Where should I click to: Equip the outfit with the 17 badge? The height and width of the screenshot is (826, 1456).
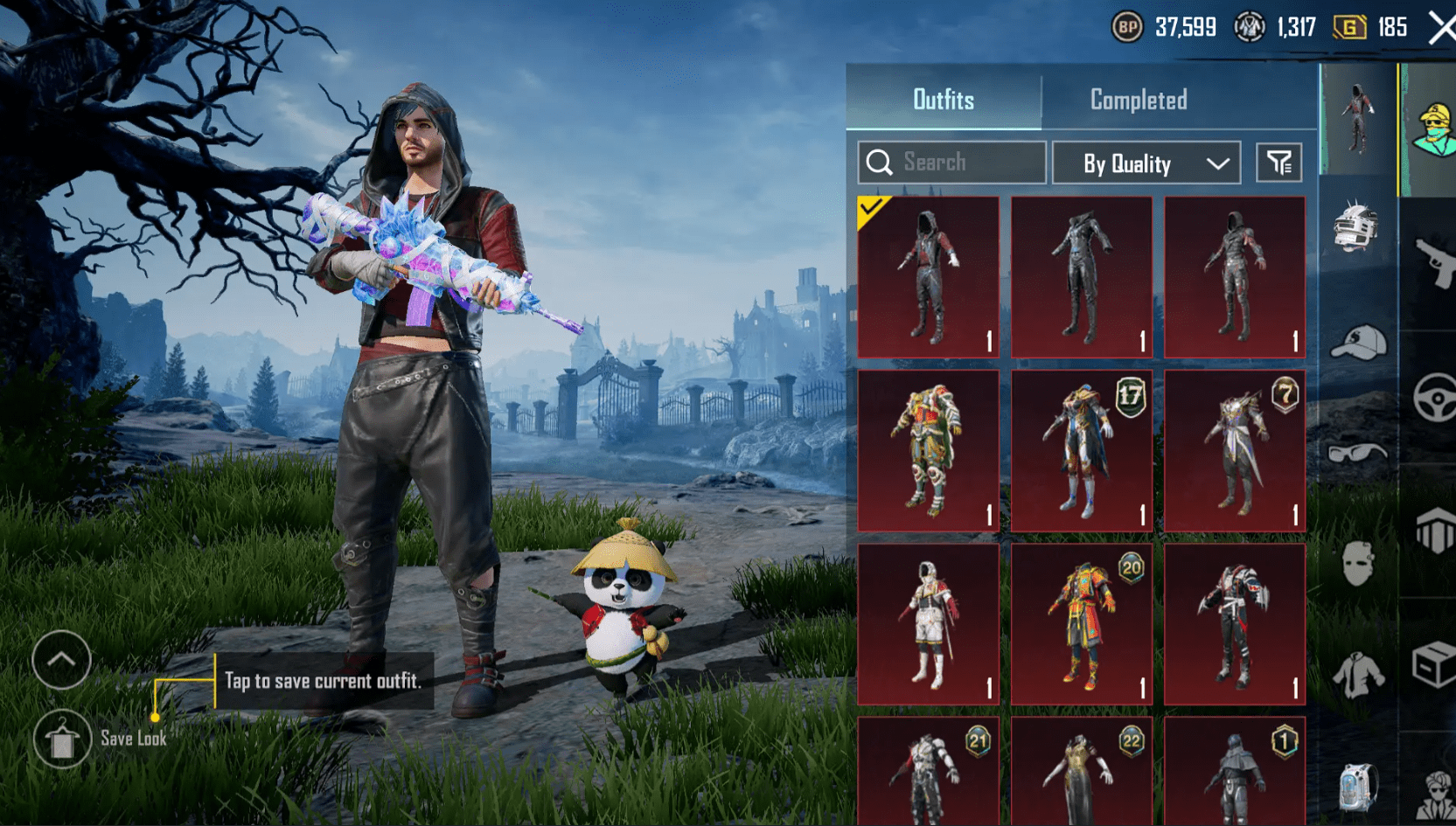coord(1081,450)
